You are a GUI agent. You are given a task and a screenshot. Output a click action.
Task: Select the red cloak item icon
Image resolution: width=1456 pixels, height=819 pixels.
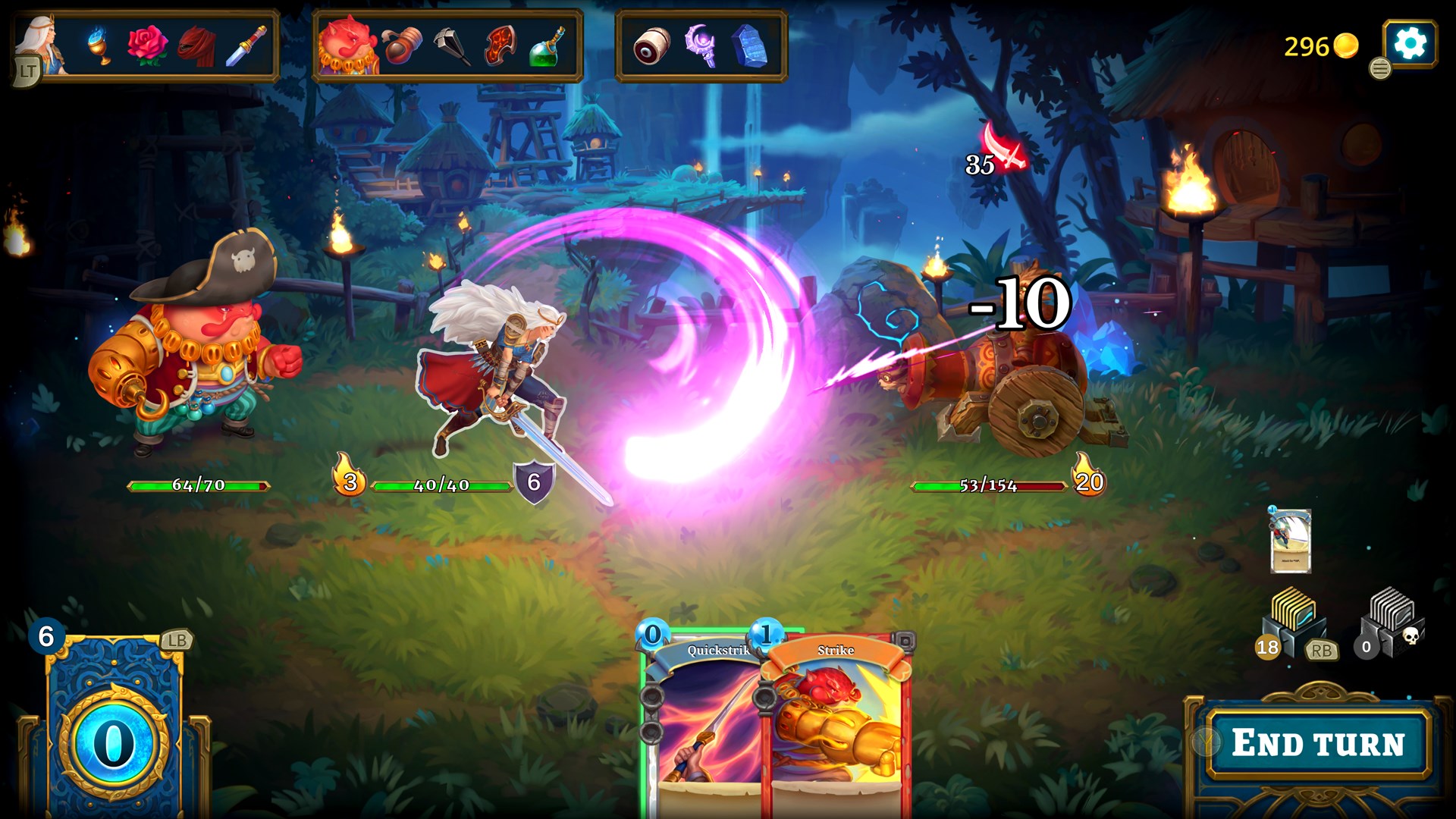[196, 43]
